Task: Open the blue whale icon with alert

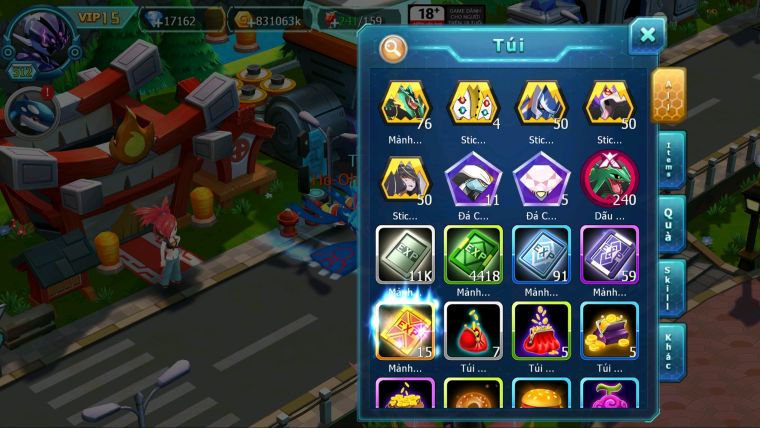Action: pos(30,110)
